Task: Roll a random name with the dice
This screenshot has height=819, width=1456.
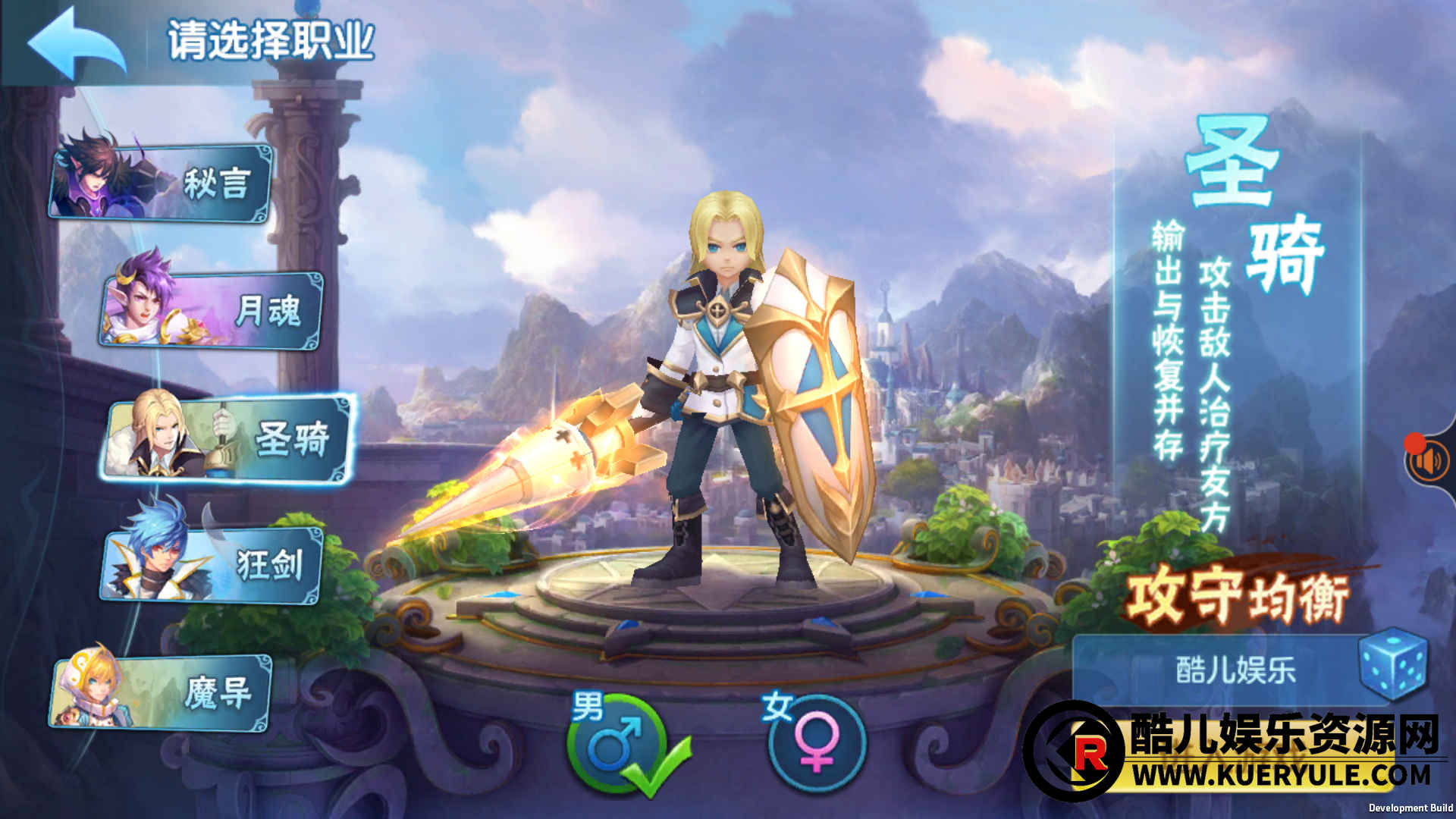Action: pos(1392,664)
